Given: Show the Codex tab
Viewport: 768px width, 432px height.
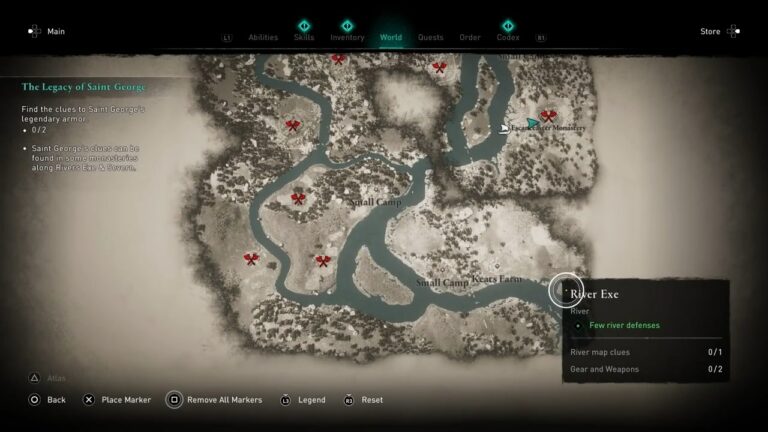Looking at the screenshot, I should (x=508, y=37).
